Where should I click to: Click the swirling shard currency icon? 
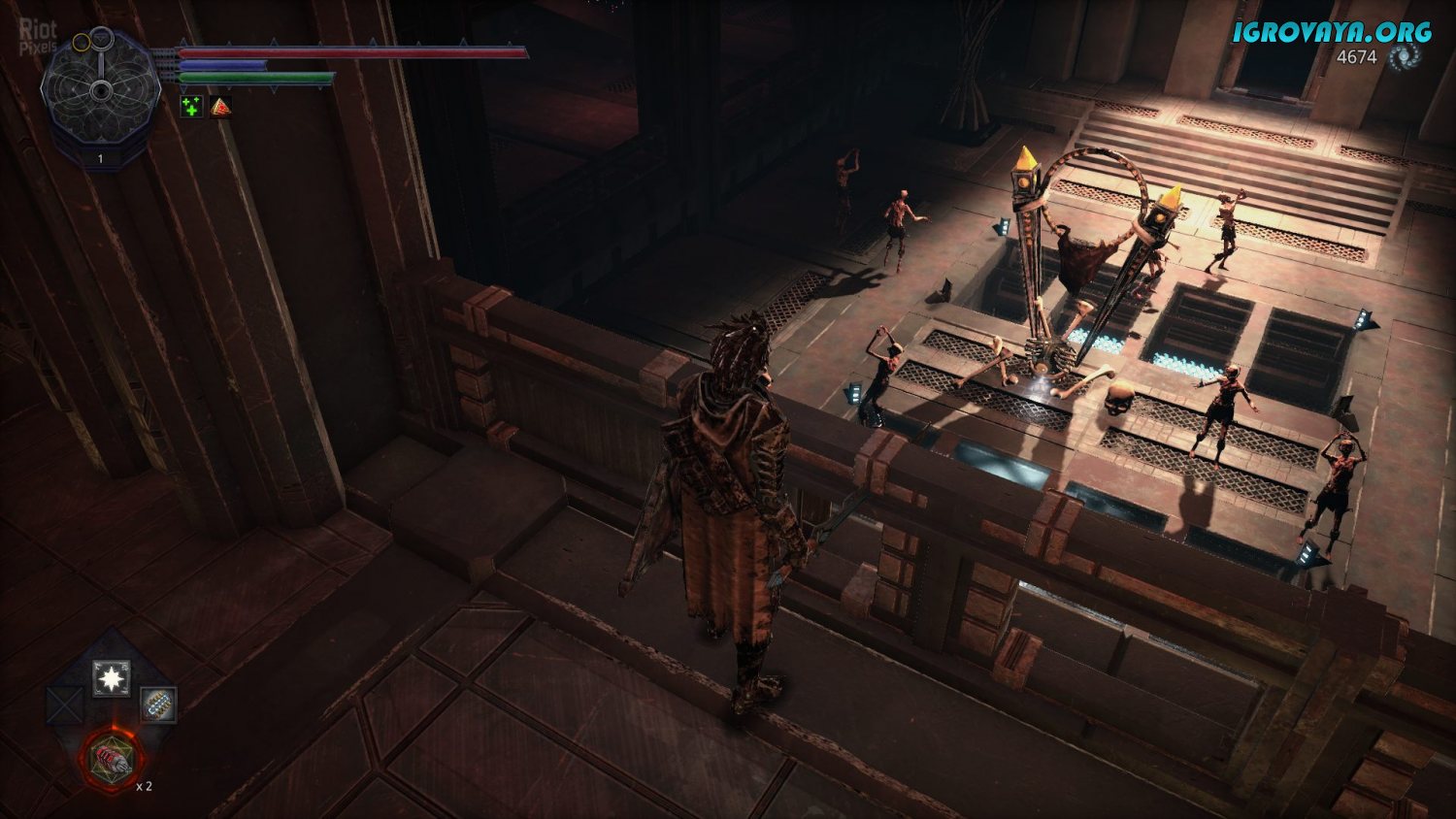click(x=1403, y=58)
